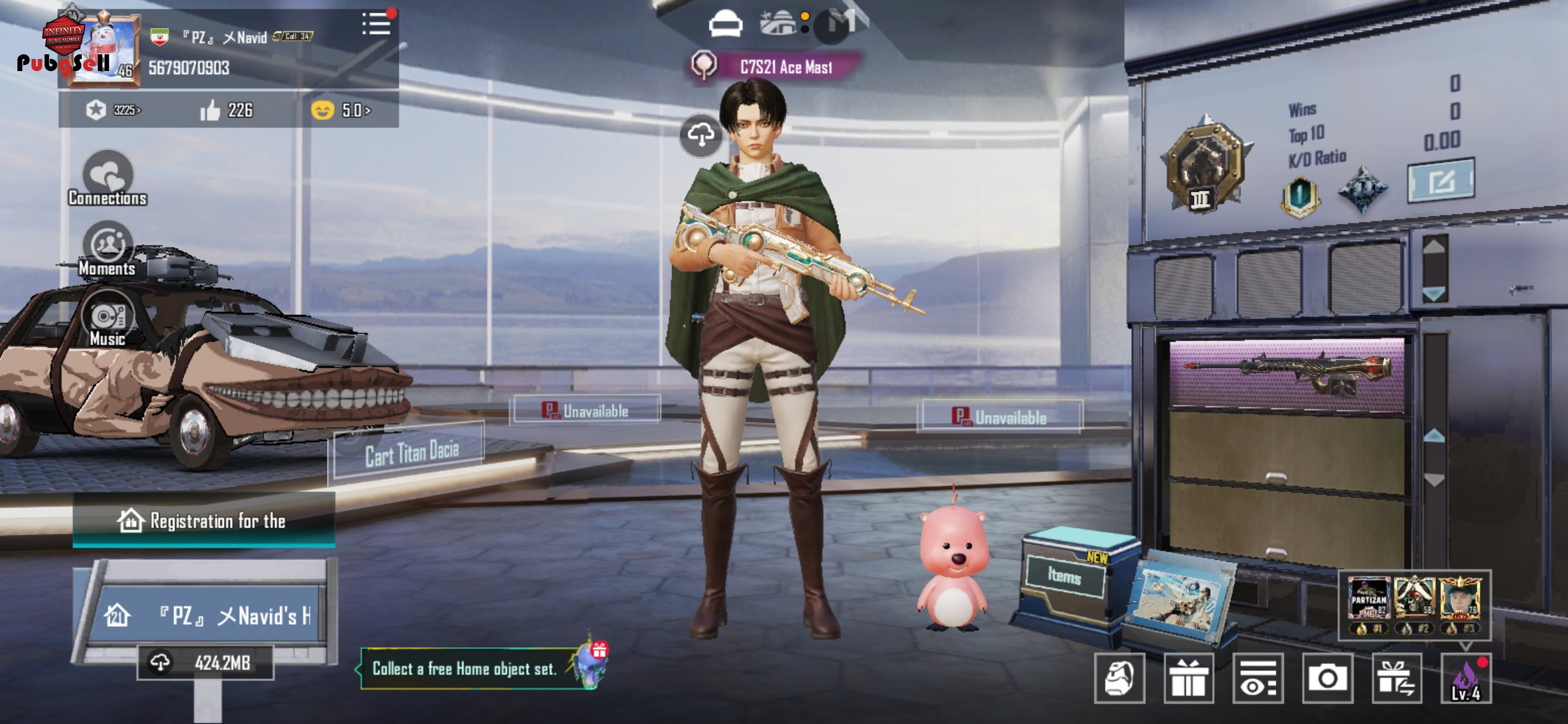Open the player avatar profile
This screenshot has height=724, width=1568.
[104, 50]
